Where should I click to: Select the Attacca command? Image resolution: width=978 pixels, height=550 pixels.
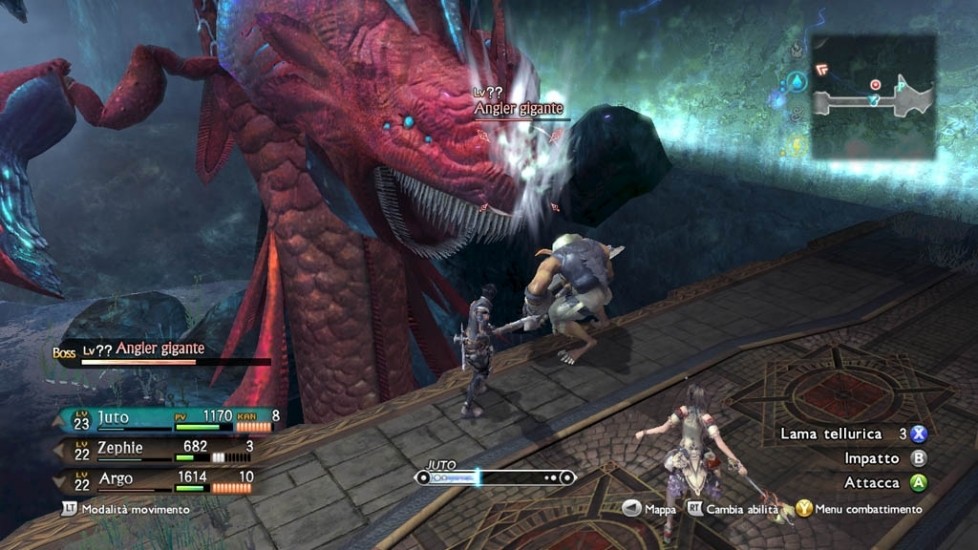click(x=918, y=482)
